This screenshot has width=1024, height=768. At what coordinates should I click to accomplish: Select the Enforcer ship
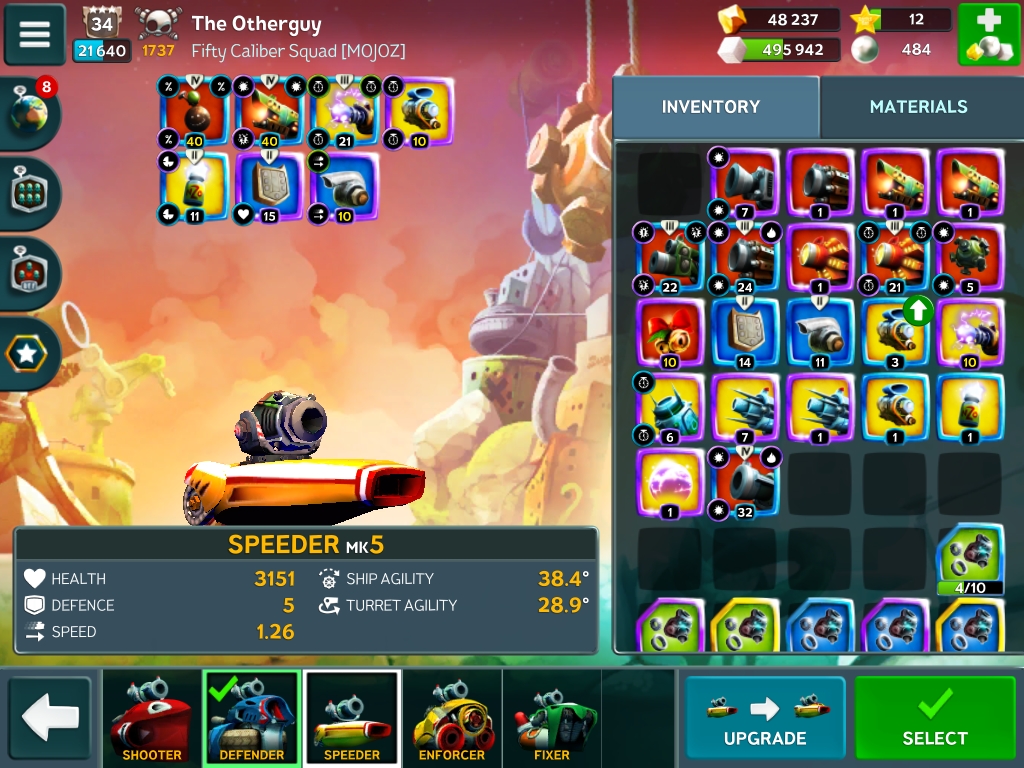tap(452, 718)
